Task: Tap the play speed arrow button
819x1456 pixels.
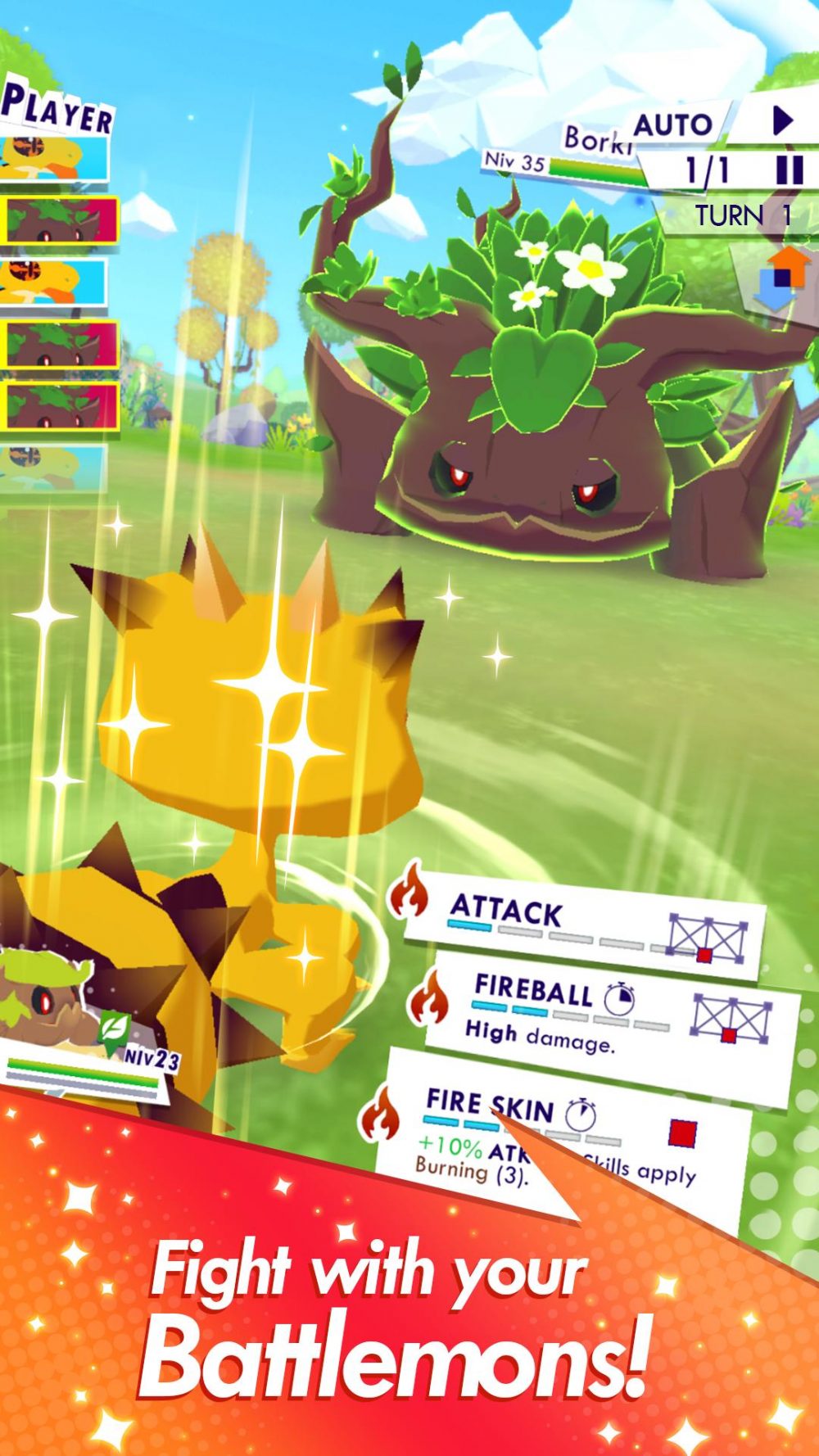Action: (782, 121)
